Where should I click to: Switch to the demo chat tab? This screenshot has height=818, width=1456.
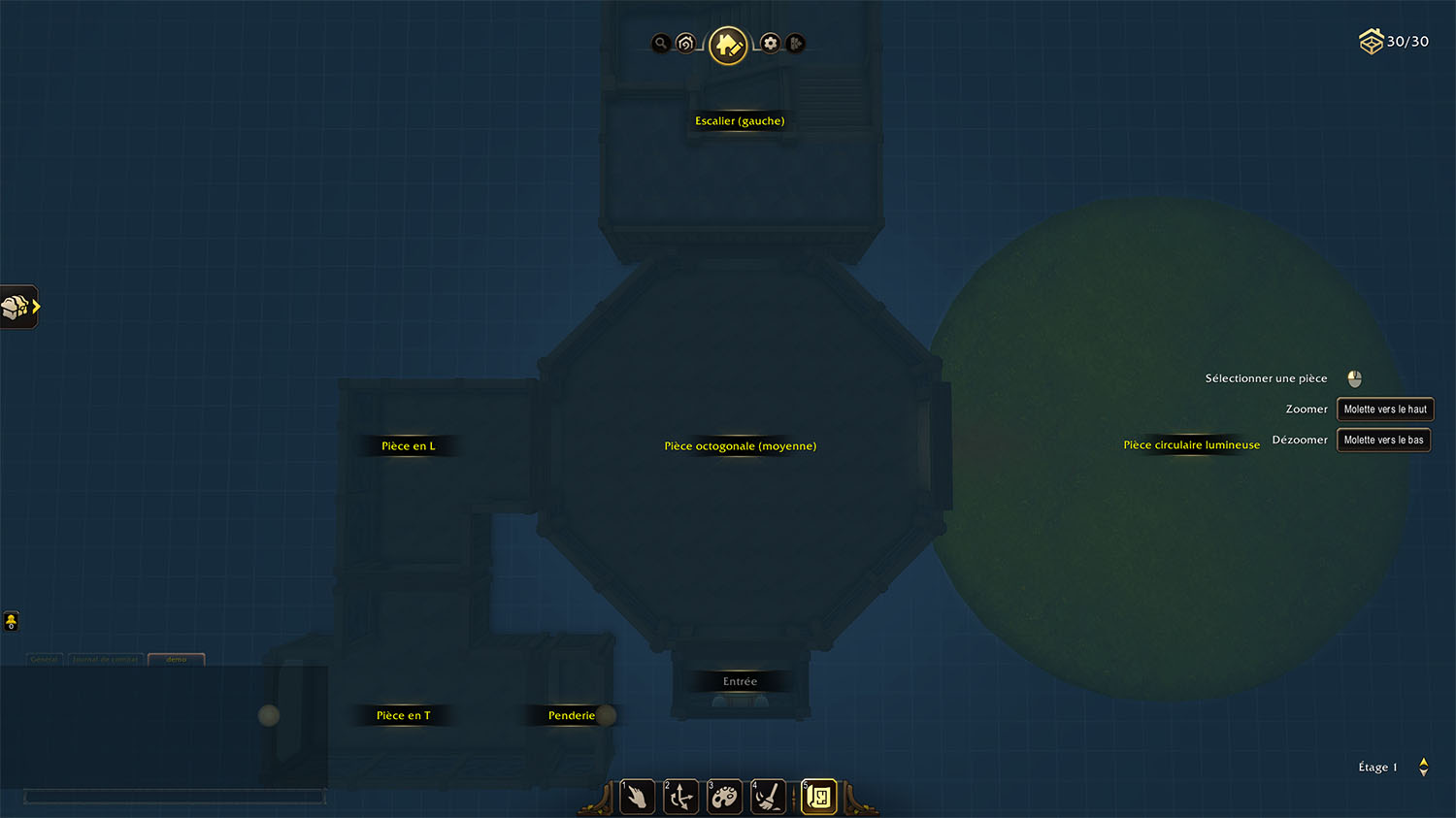coord(176,660)
